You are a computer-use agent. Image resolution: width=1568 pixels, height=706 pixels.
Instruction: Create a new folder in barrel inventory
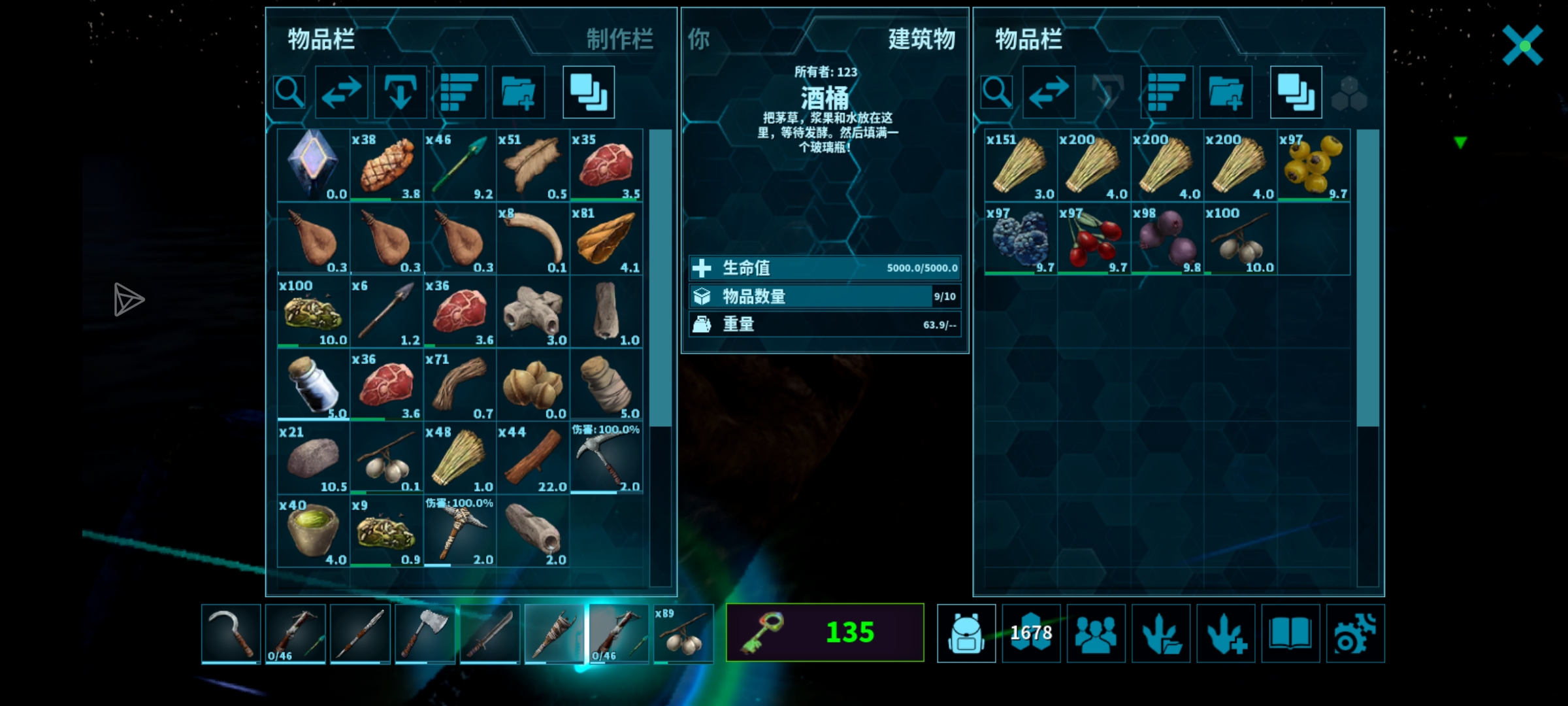[x=1226, y=92]
